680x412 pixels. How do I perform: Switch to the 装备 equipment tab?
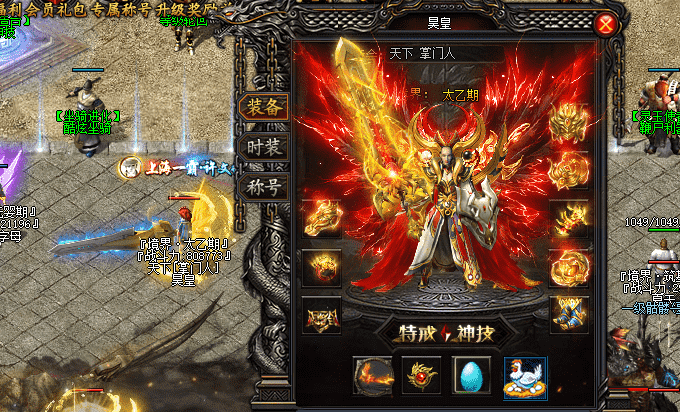266,108
